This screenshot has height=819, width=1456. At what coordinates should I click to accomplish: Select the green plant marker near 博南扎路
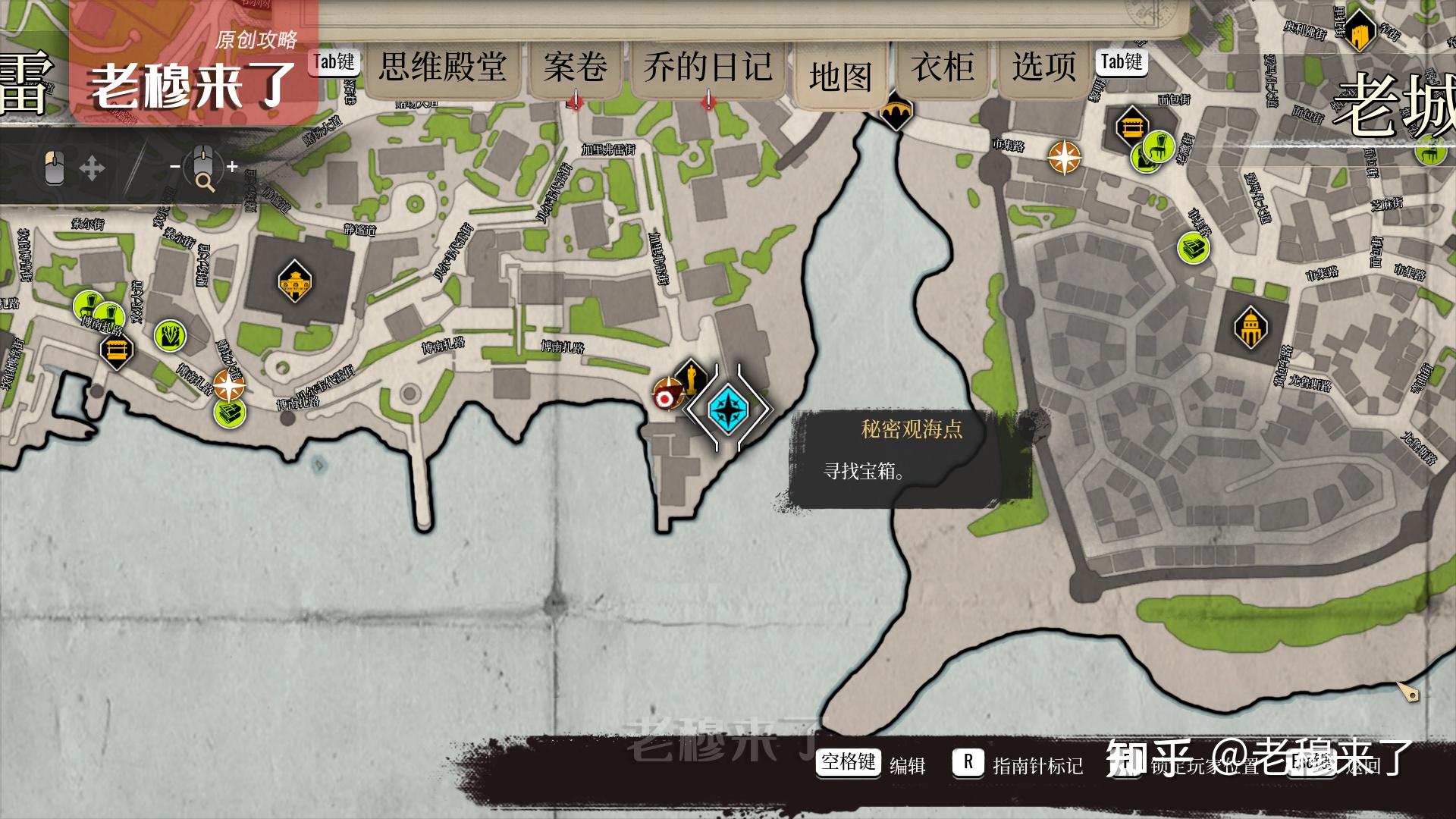(x=170, y=335)
